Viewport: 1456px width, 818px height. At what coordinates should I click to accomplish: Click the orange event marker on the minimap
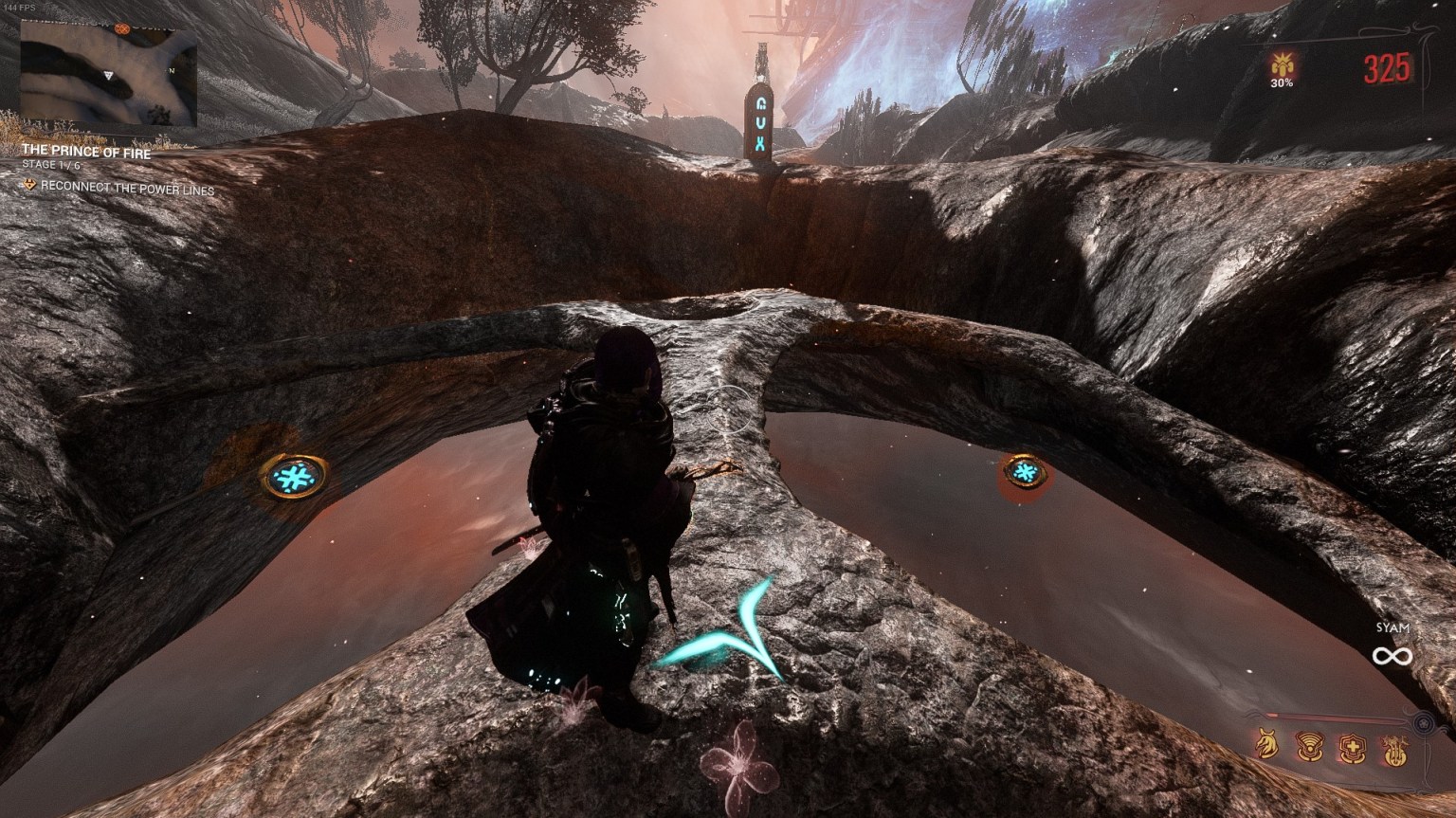(x=122, y=29)
